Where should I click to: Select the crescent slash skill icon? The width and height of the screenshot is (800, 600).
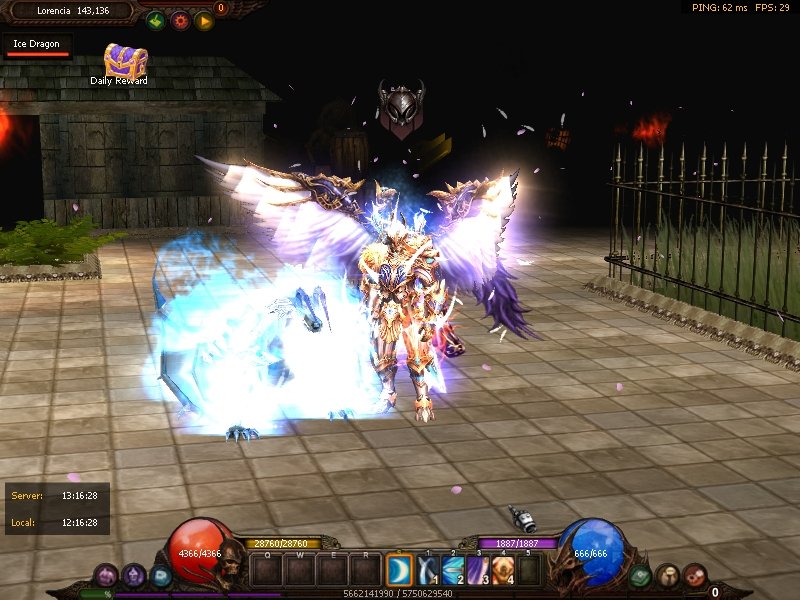[399, 569]
